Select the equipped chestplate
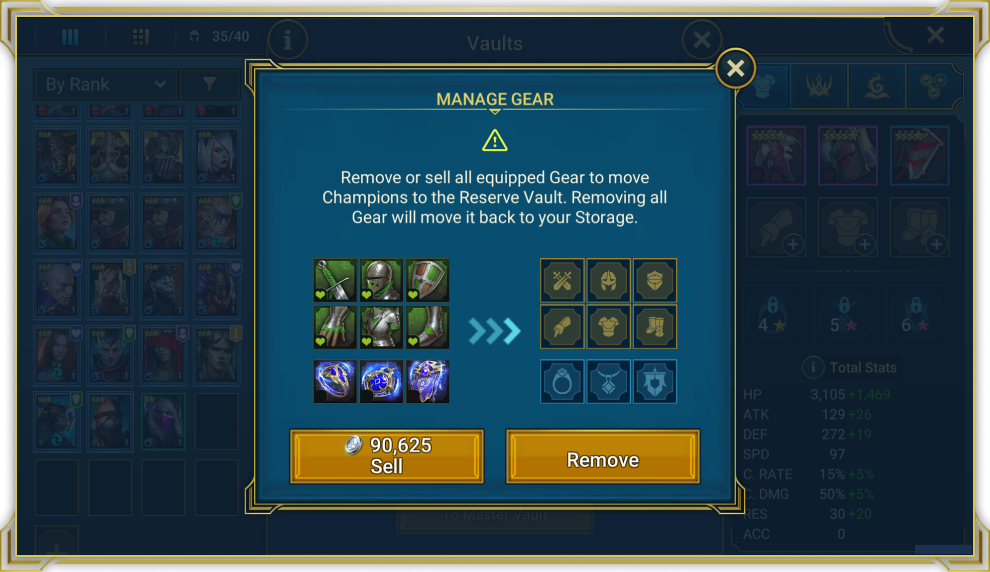 381,326
